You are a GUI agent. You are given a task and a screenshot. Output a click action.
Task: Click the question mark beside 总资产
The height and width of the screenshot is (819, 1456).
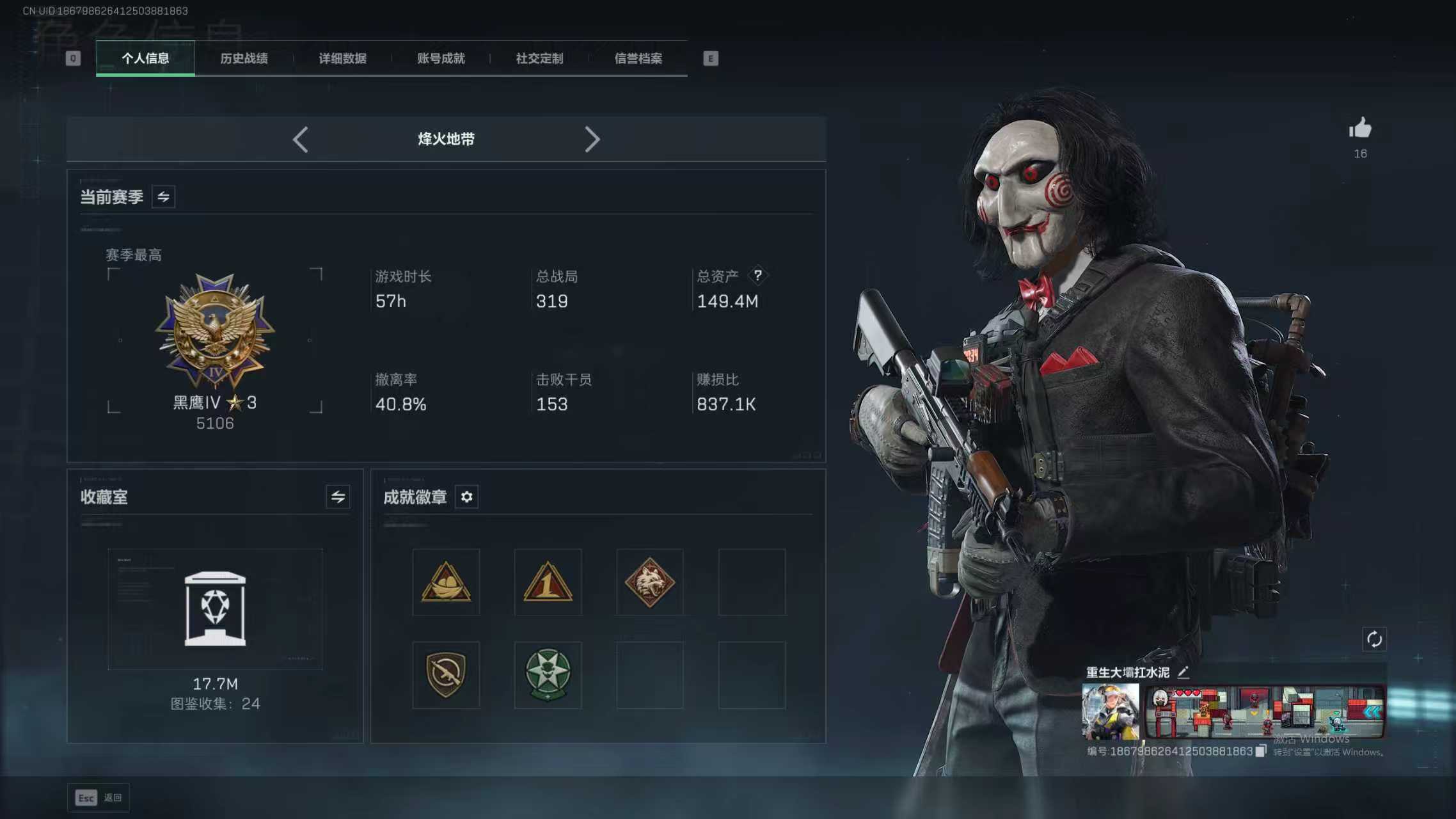point(759,275)
